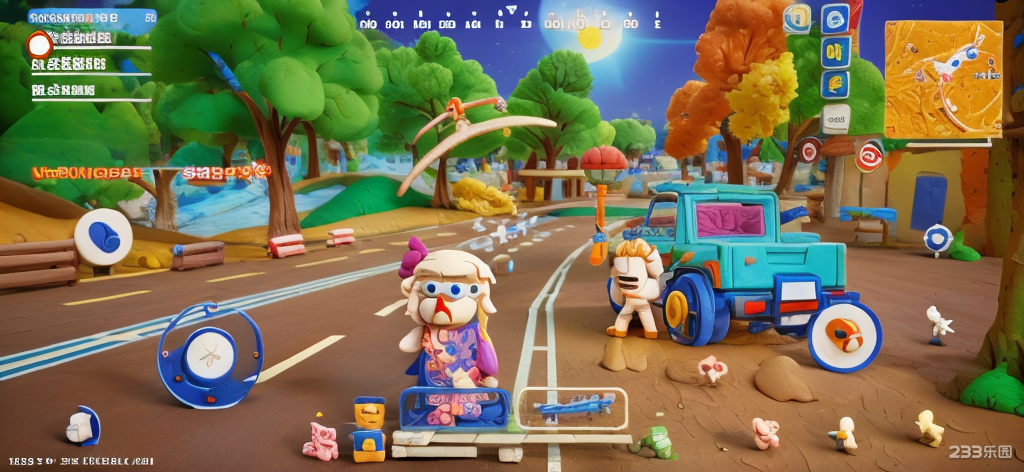Use the blue ring joystick control
This screenshot has width=1024, height=472.
[x=210, y=354]
